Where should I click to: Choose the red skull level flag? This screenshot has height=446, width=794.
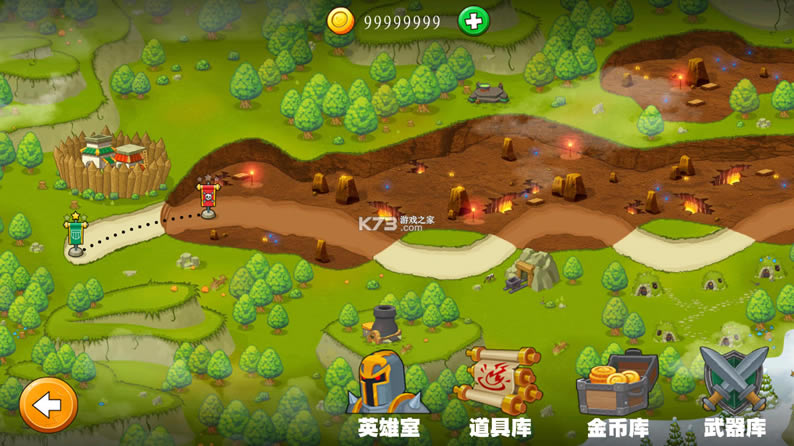pos(208,196)
